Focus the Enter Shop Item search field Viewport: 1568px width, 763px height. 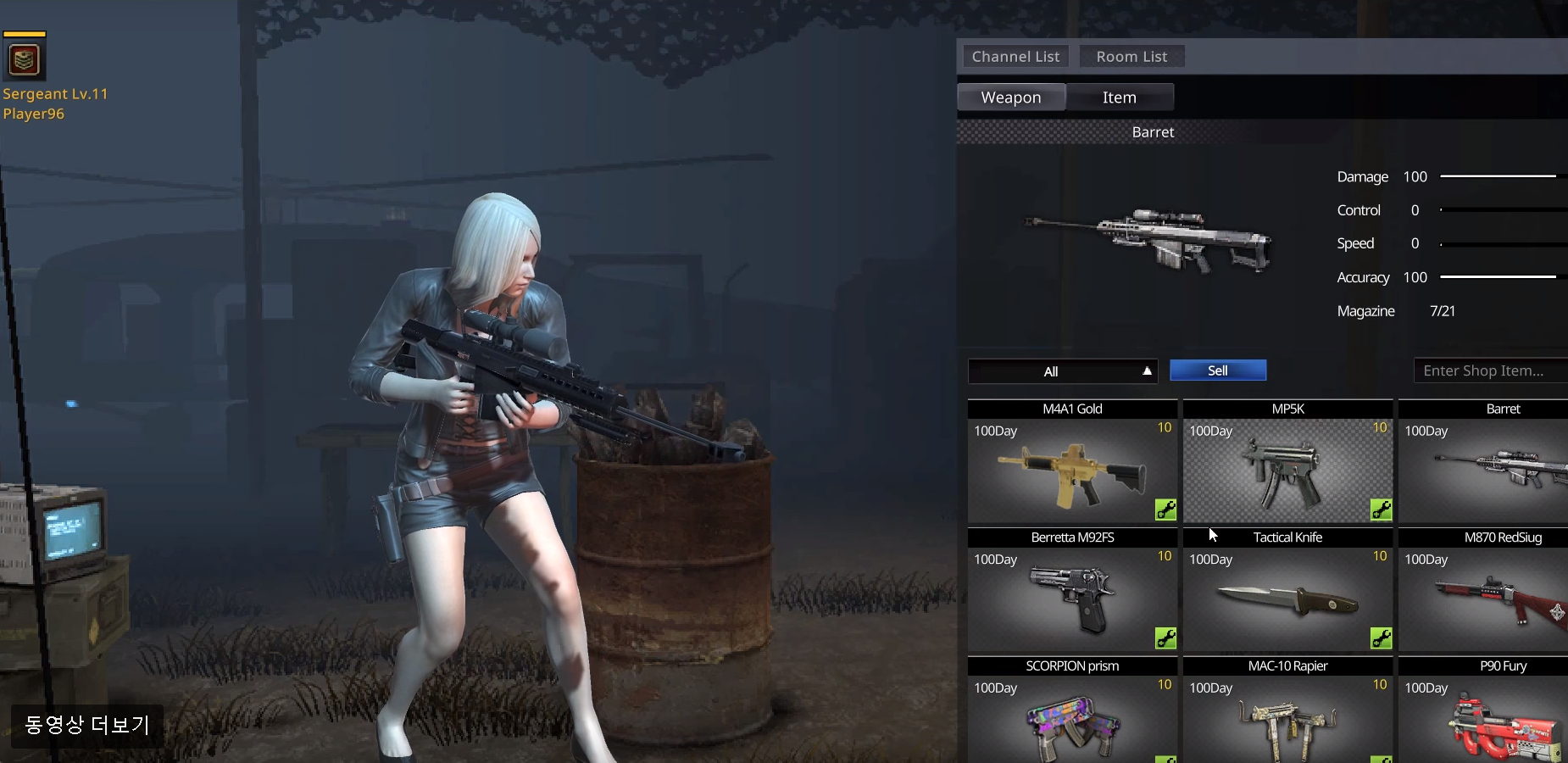coord(1487,370)
